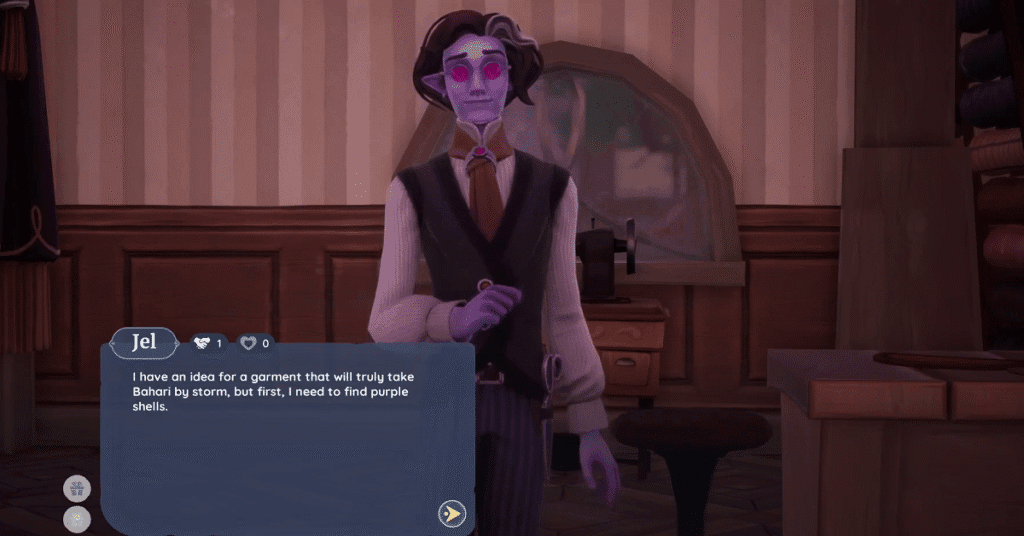Viewport: 1024px width, 536px height.
Task: Select the heart romance level icon
Action: click(x=248, y=343)
